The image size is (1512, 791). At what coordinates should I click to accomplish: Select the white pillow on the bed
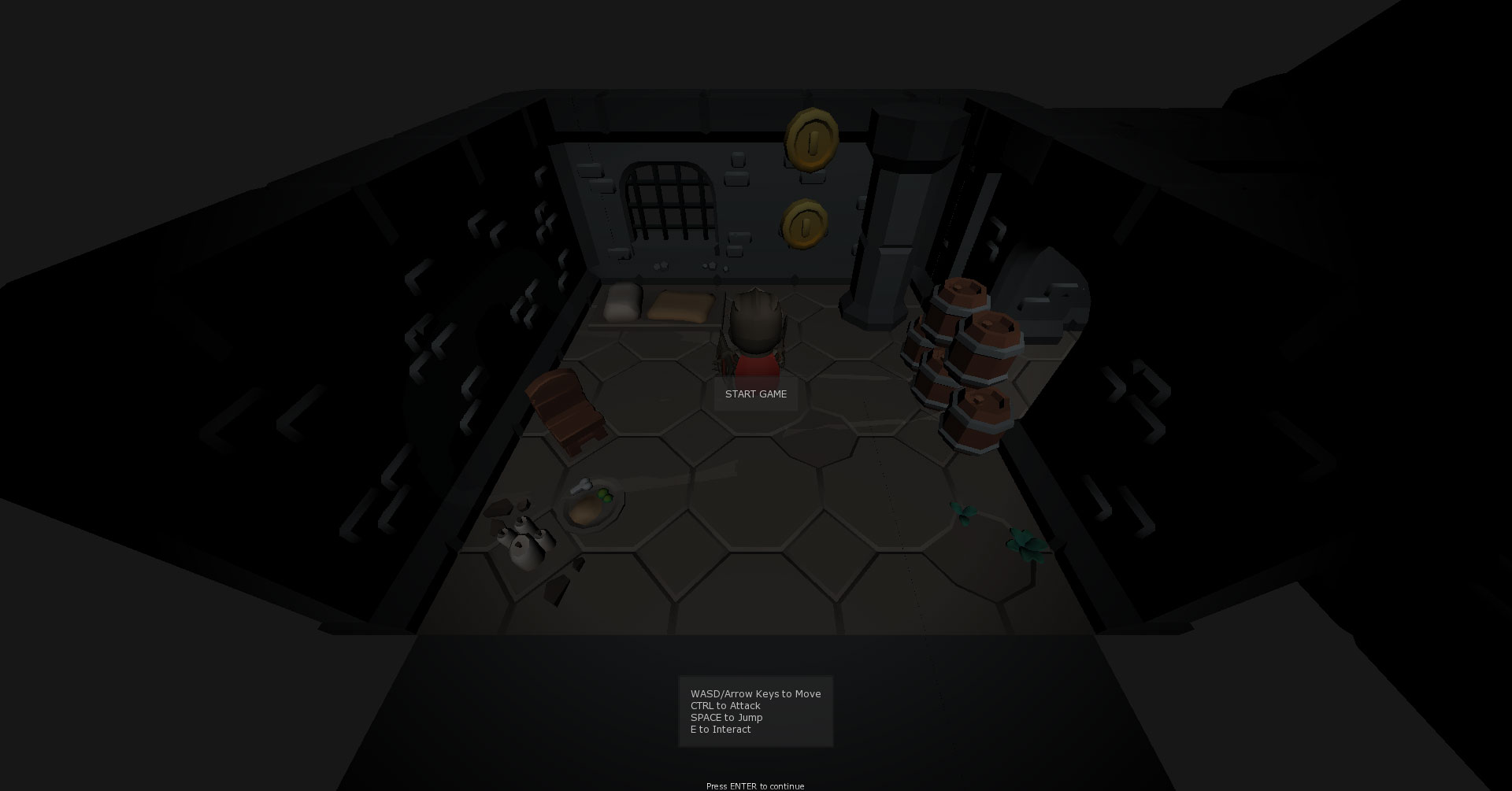622,301
